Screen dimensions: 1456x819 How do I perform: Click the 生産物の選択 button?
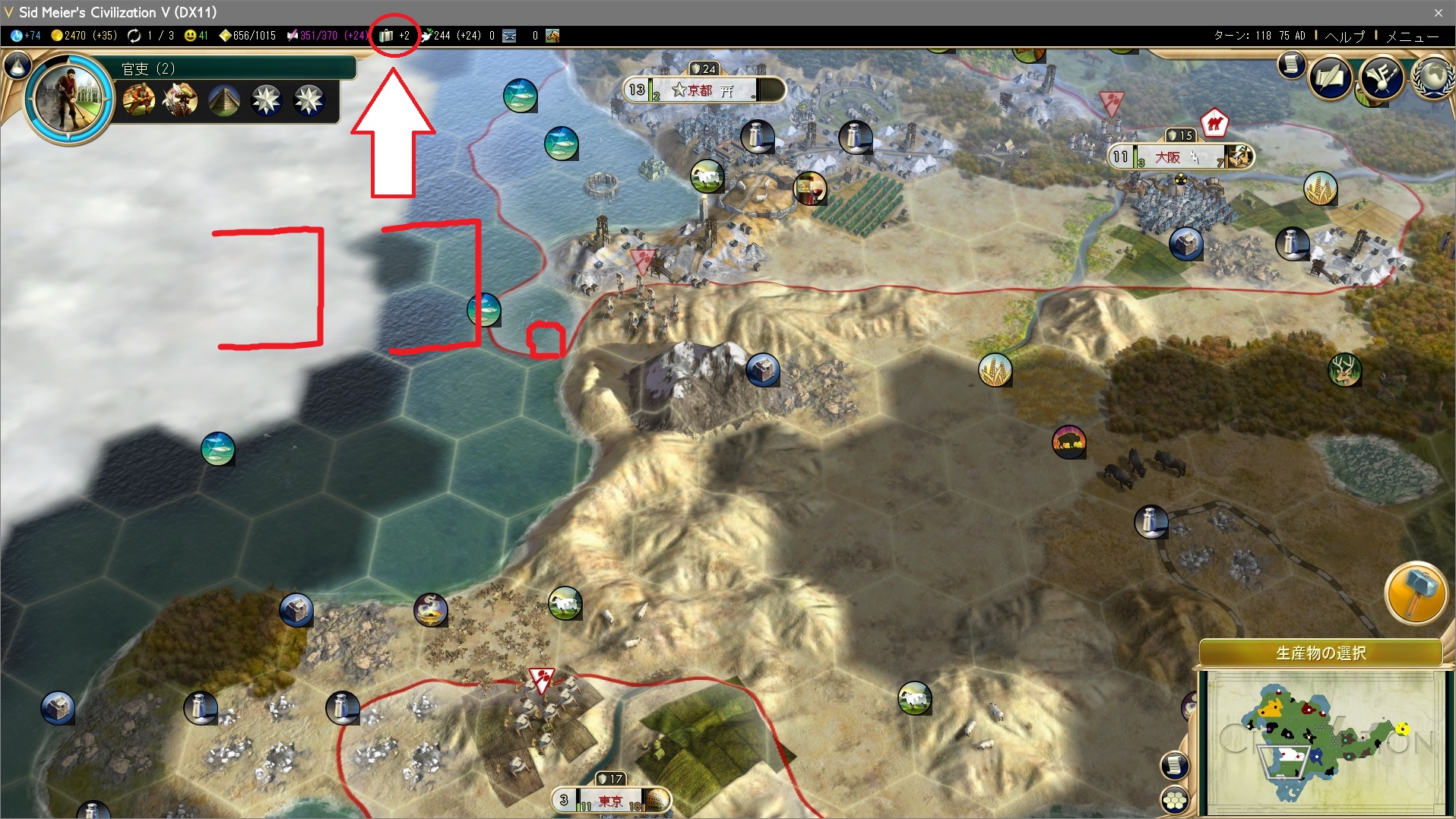(1321, 653)
